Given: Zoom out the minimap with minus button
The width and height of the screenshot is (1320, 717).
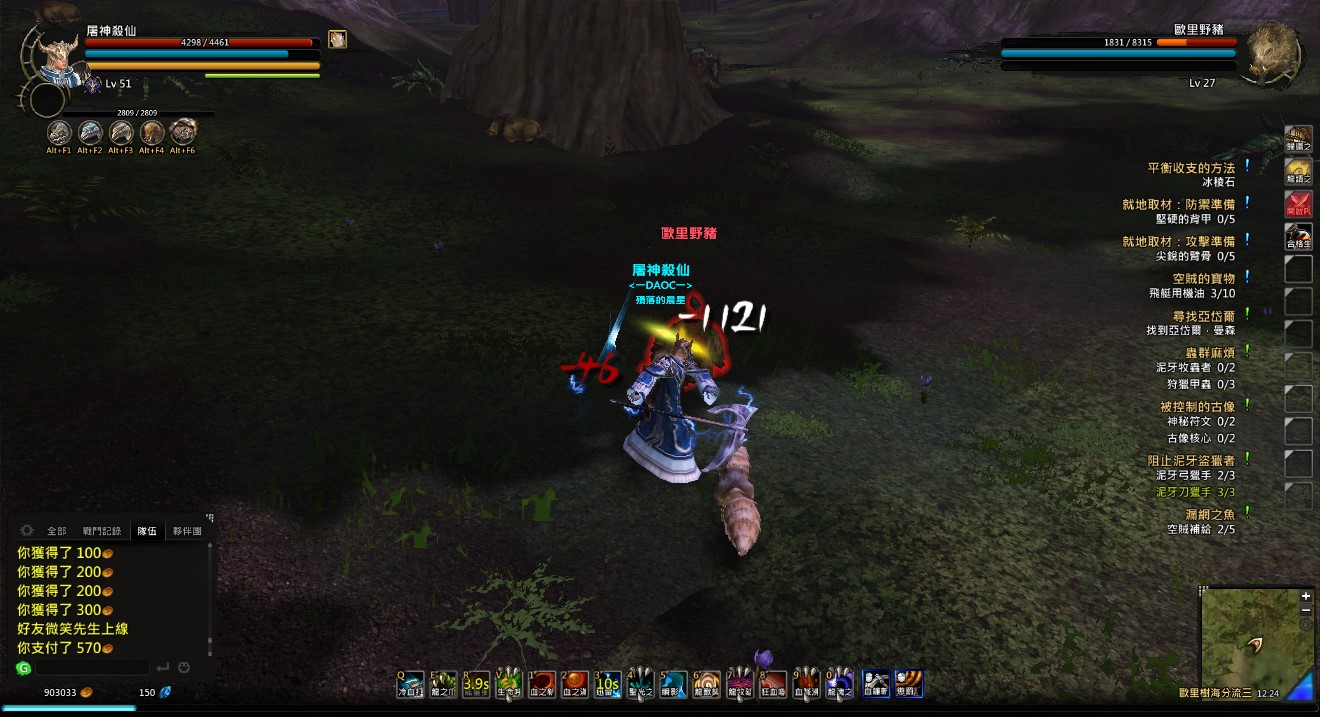Looking at the screenshot, I should (1306, 609).
